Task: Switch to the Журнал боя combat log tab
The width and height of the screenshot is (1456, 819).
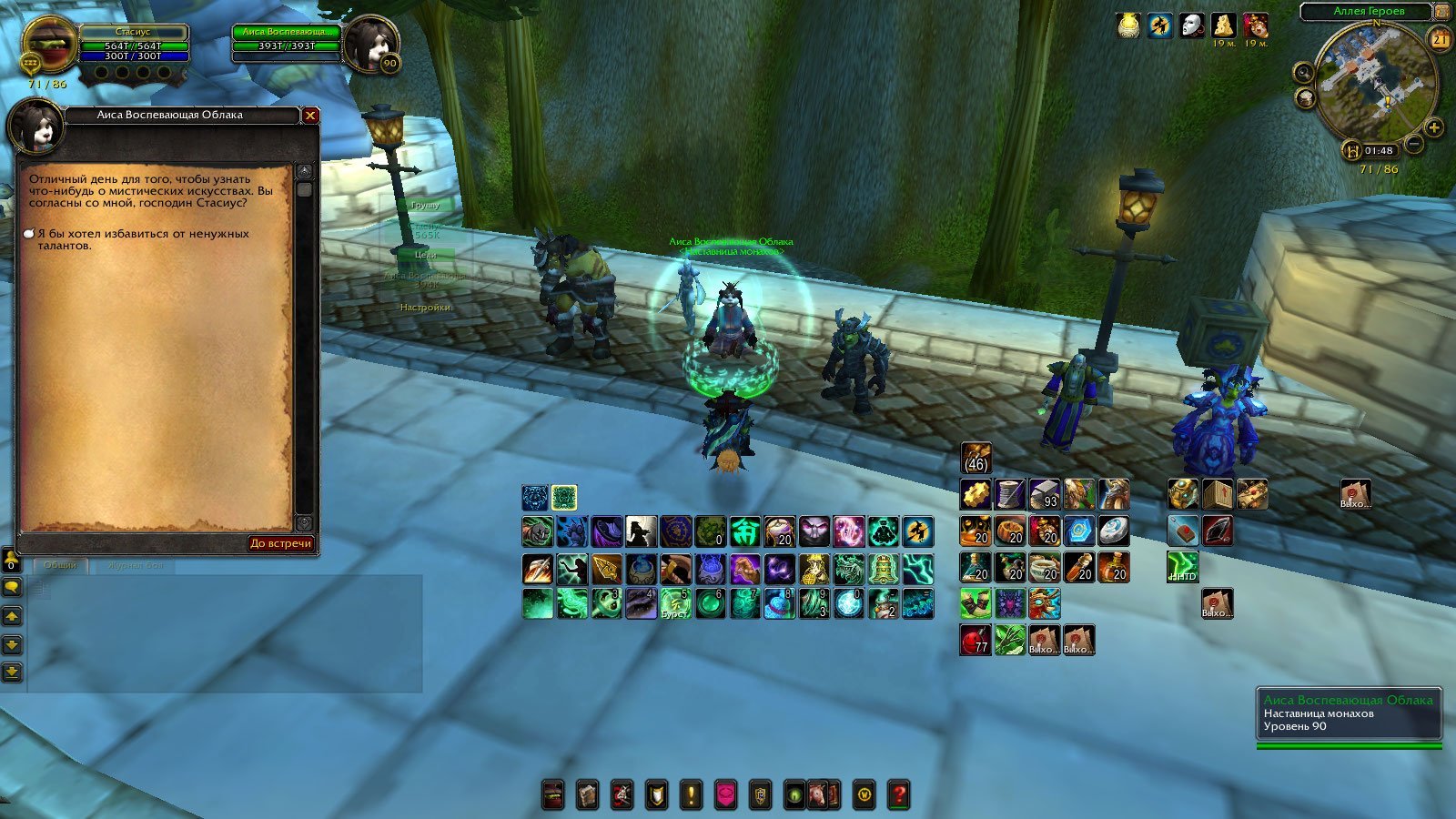Action: (136, 565)
